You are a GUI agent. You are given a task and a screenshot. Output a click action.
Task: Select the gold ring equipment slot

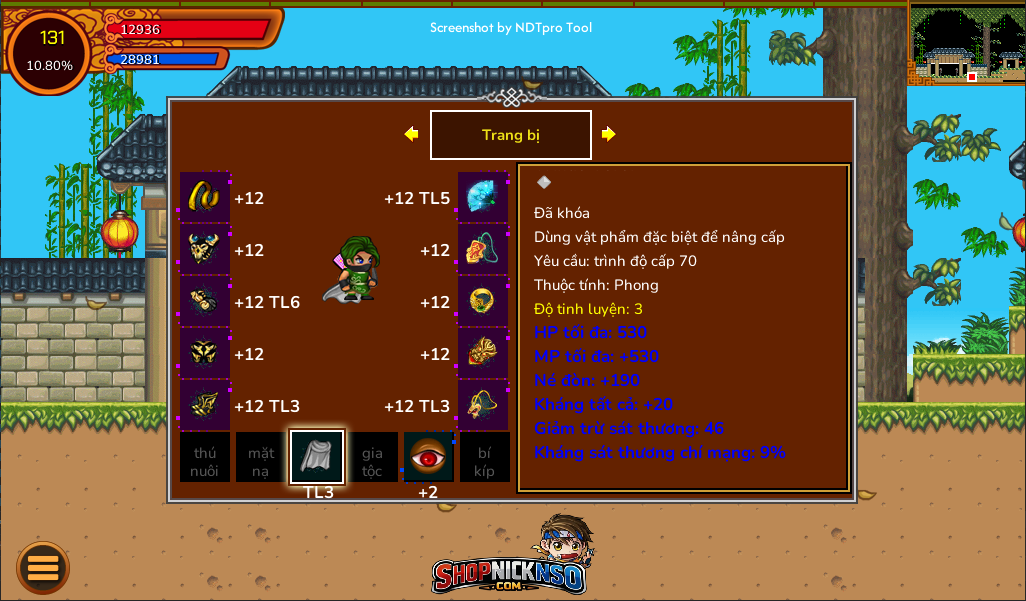483,301
